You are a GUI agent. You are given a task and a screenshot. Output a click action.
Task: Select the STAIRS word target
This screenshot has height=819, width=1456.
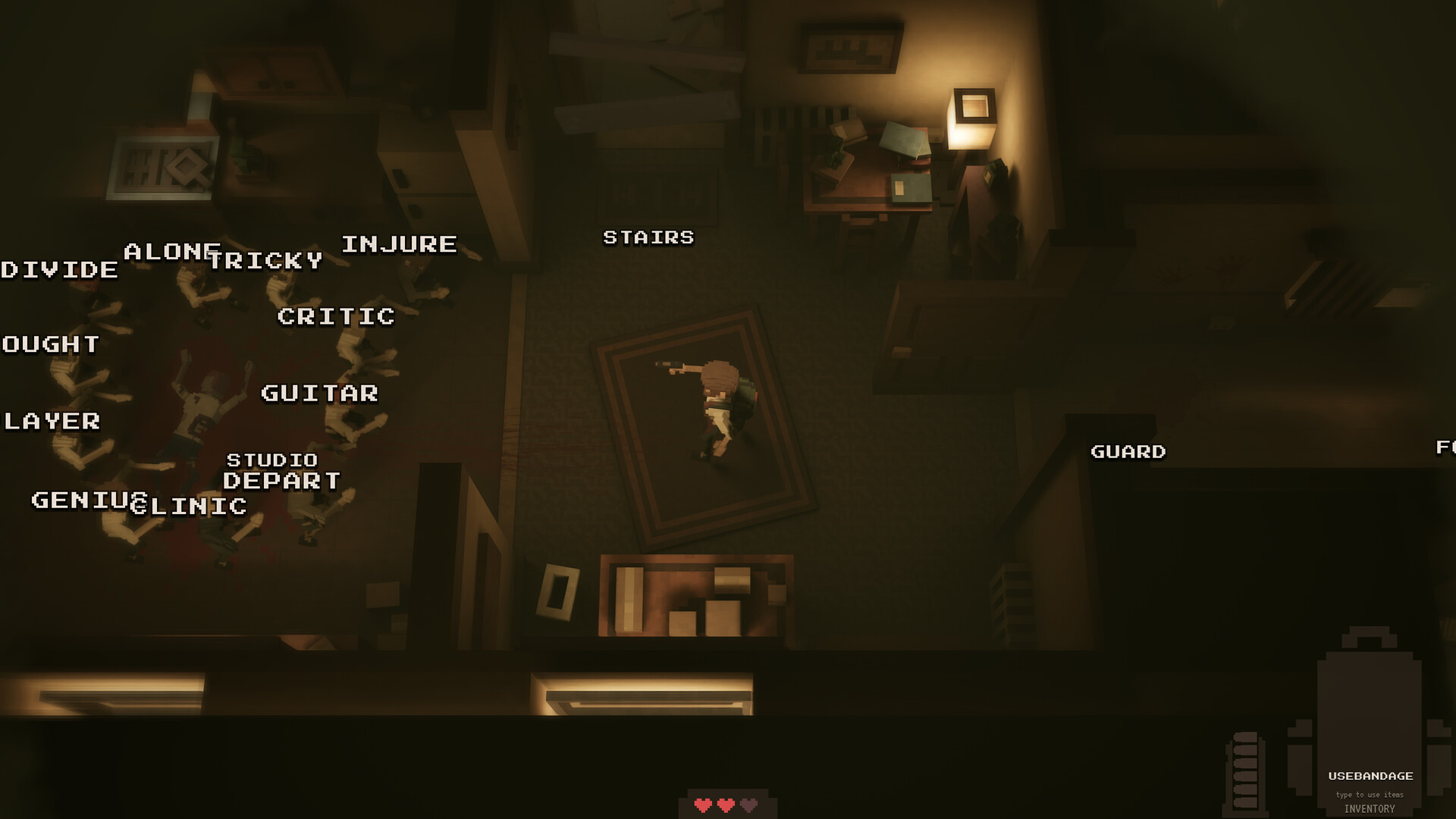pyautogui.click(x=648, y=237)
